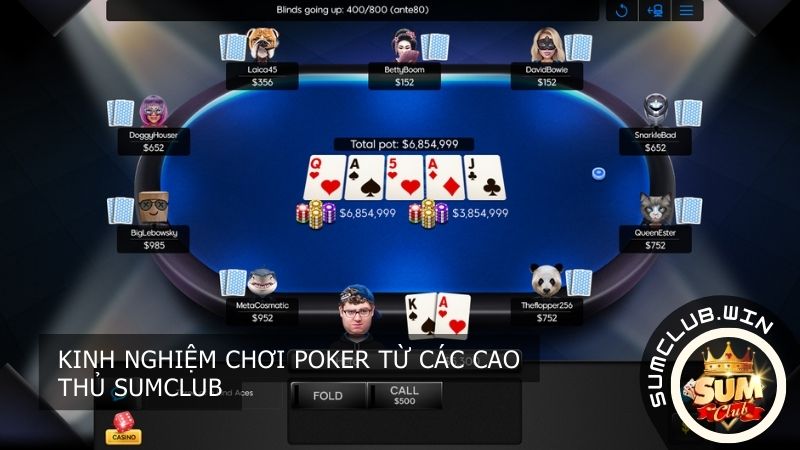Click the leave-table seat icon
800x450 pixels.
pyautogui.click(x=655, y=11)
